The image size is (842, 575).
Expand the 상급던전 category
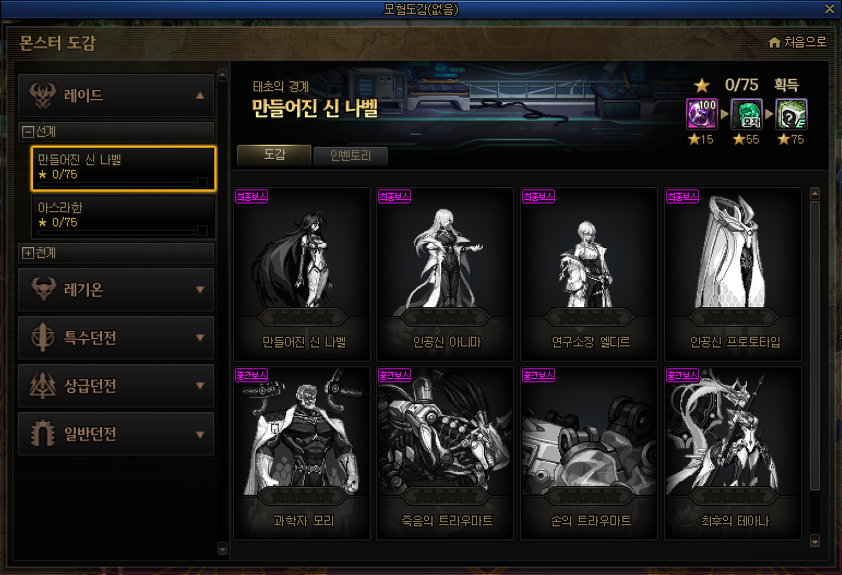coord(116,386)
